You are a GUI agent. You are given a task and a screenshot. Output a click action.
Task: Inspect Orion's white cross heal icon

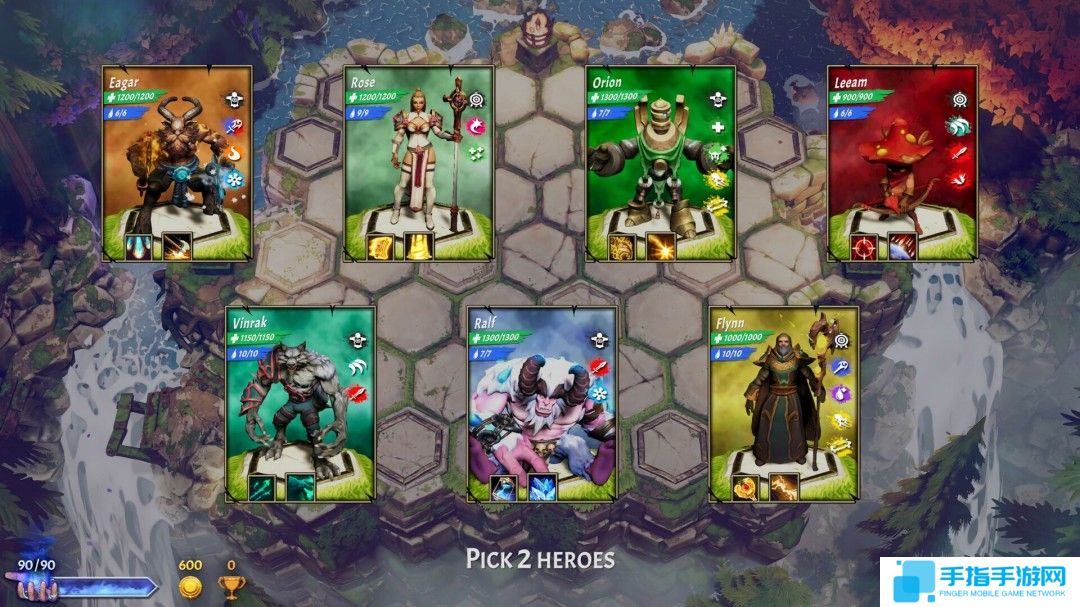717,127
